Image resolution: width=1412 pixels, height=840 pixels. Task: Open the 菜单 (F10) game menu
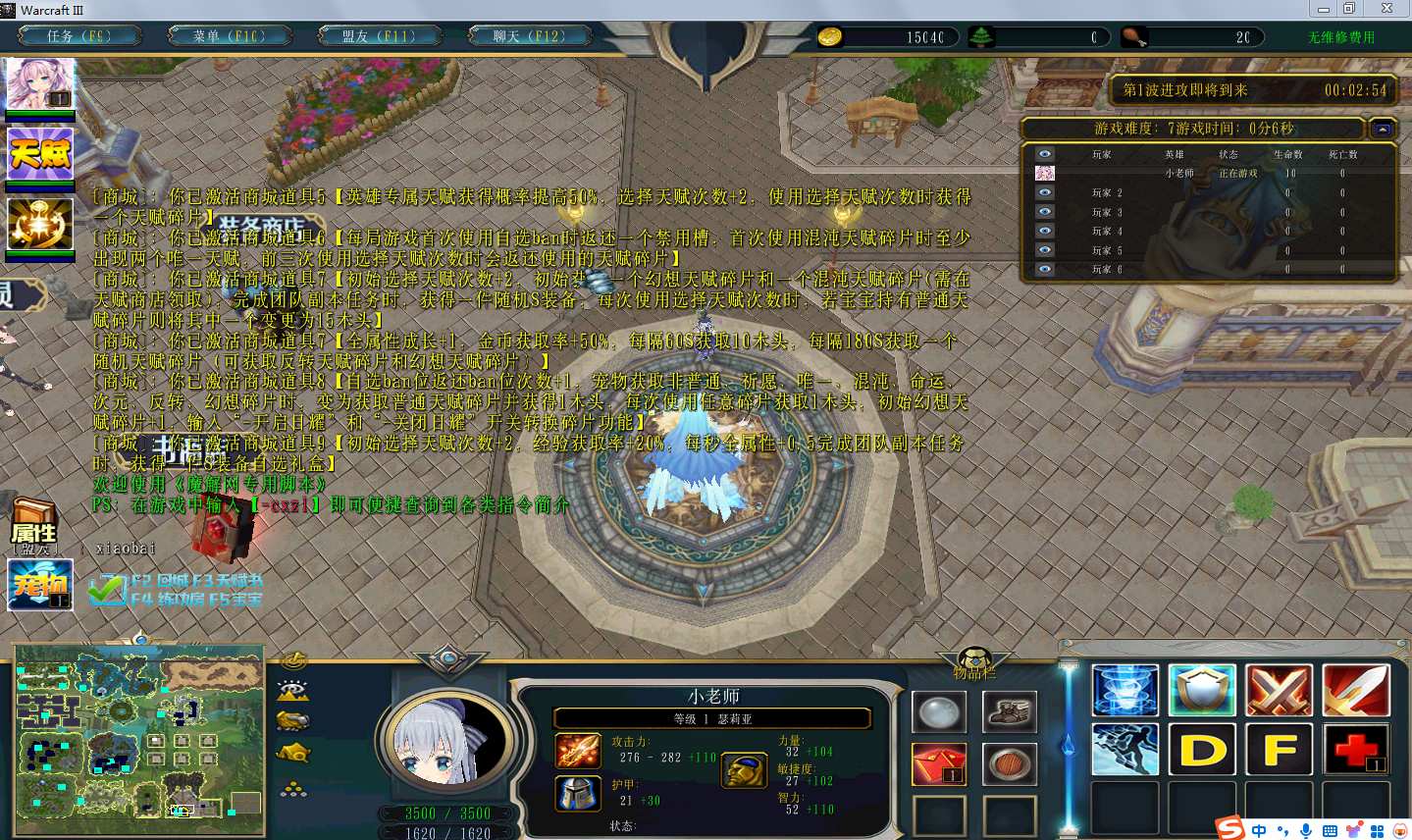coord(229,36)
